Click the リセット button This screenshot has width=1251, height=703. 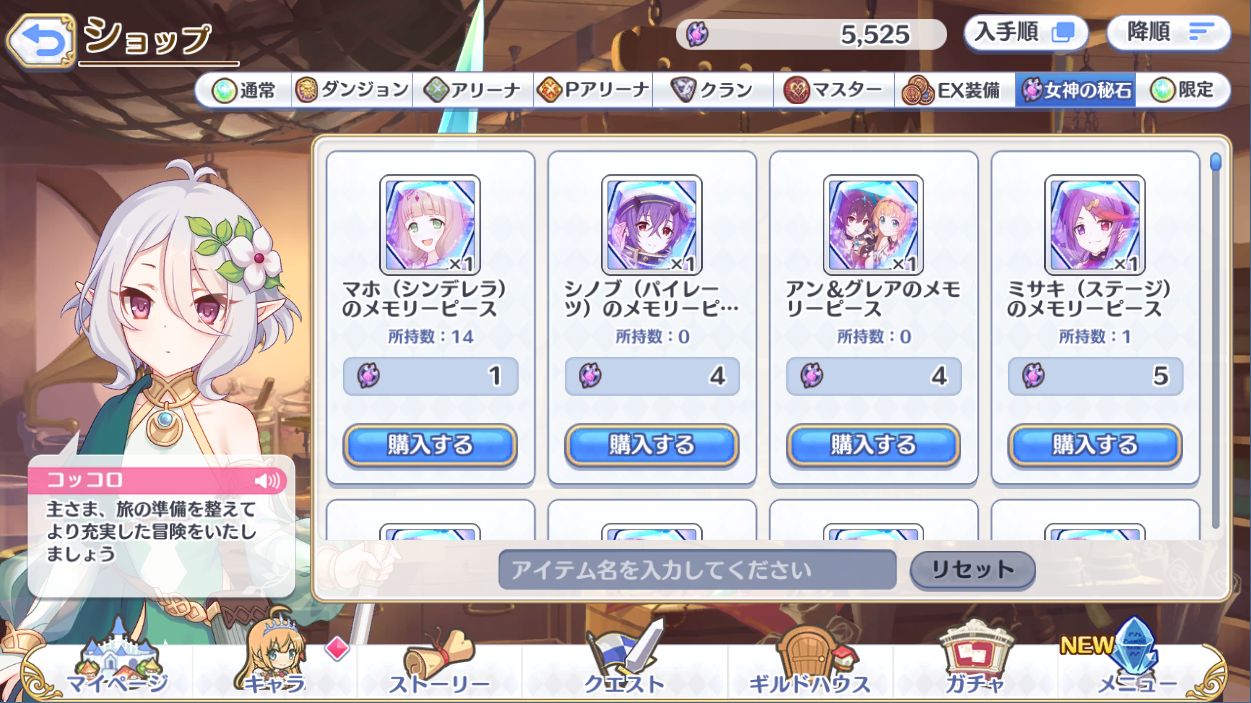coord(972,570)
